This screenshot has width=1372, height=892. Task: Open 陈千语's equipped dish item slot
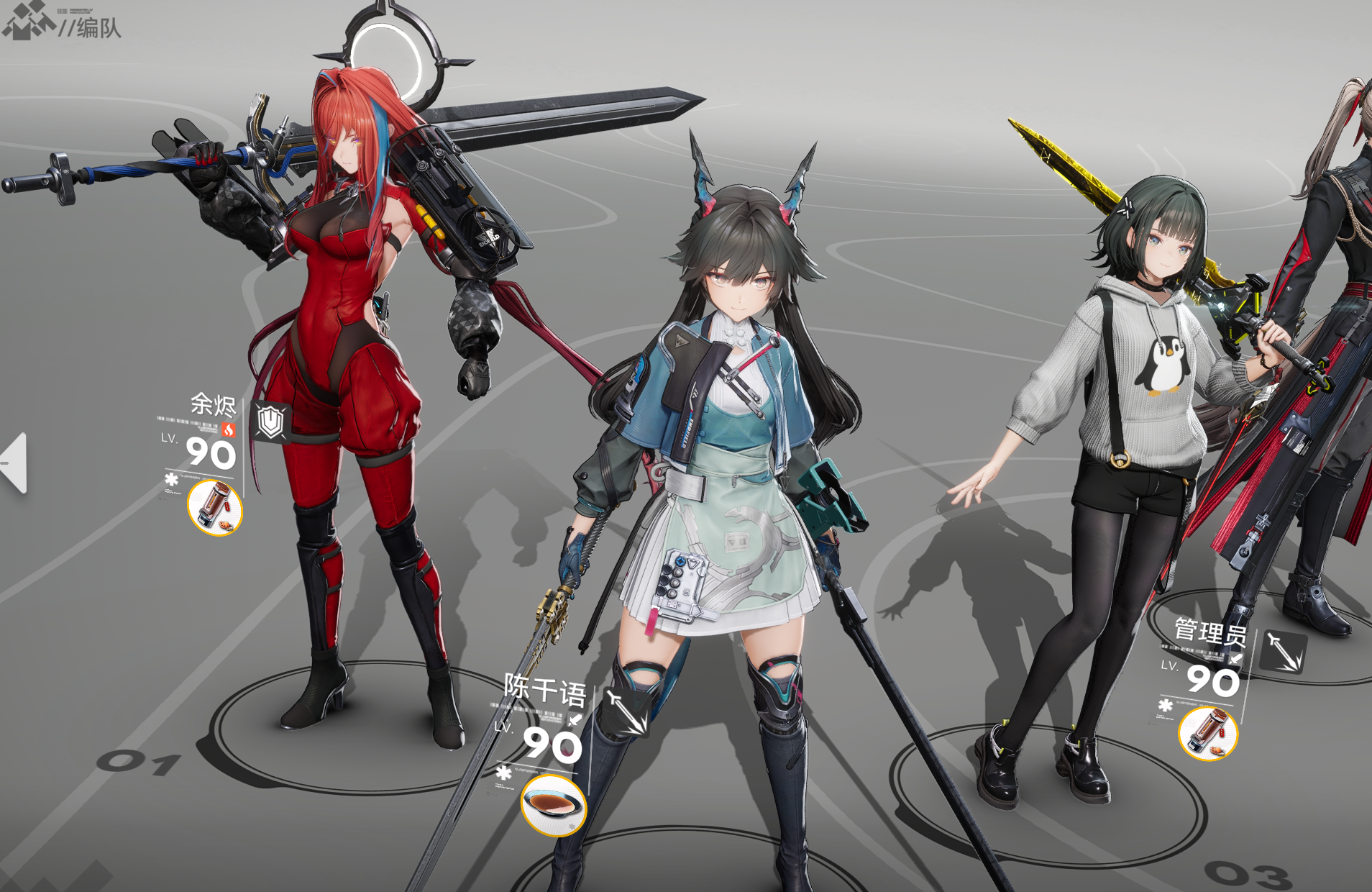click(x=553, y=805)
